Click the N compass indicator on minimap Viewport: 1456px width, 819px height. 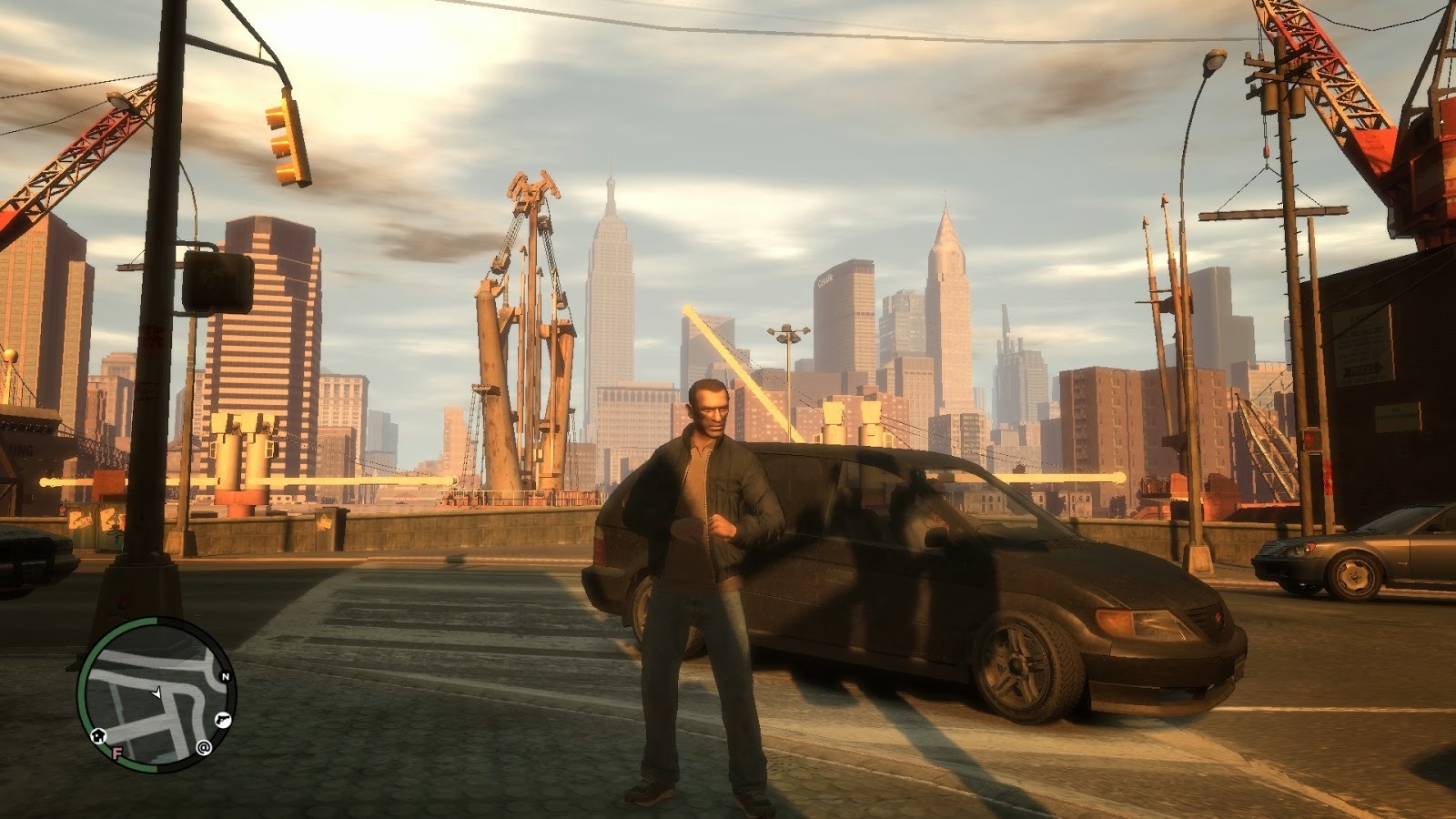click(x=225, y=677)
